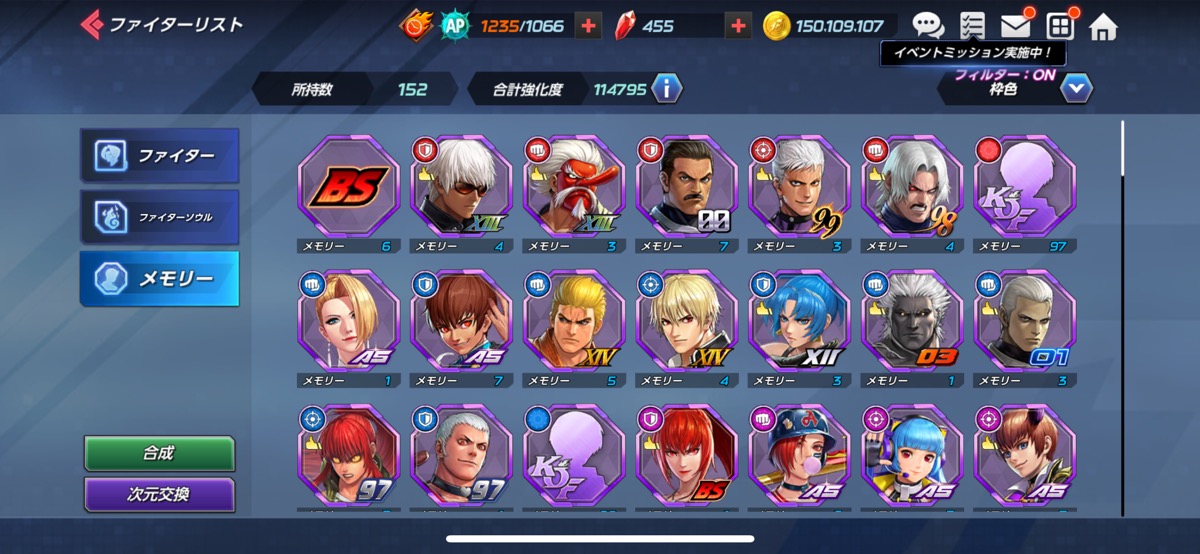Show total enhancement info with blue i button
The height and width of the screenshot is (554, 1200).
[666, 89]
